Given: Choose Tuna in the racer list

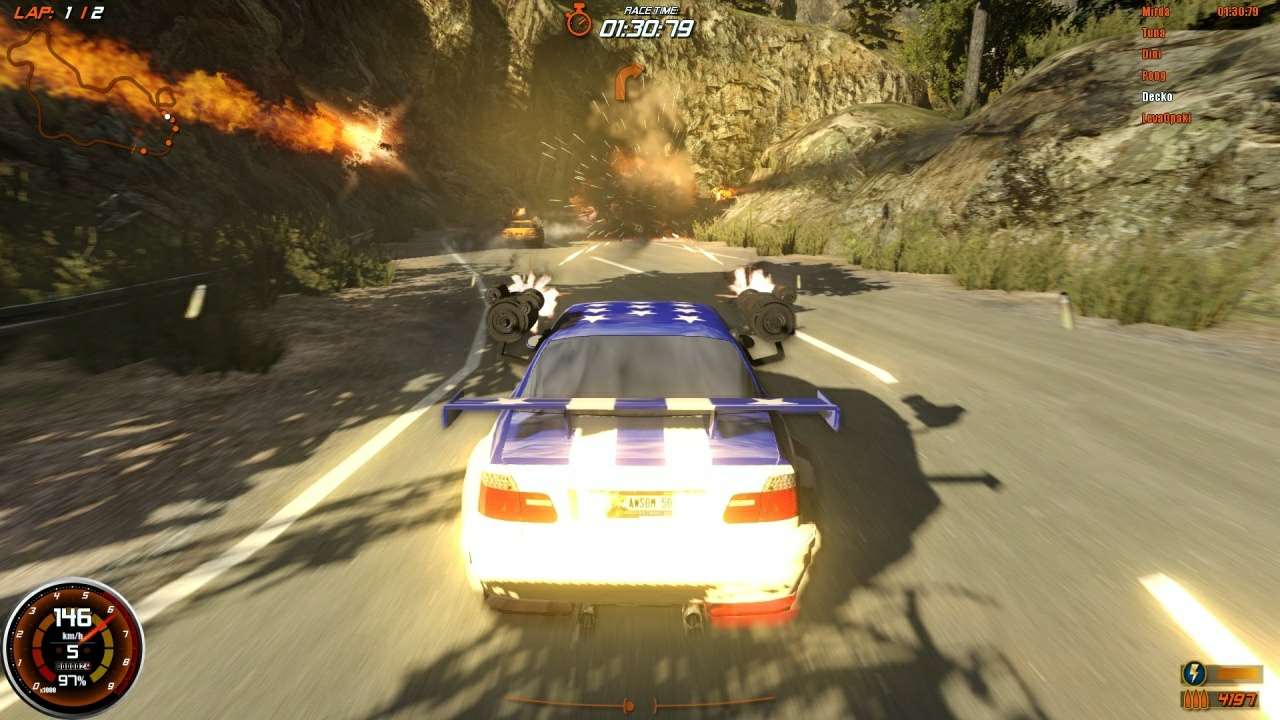Looking at the screenshot, I should click(x=1154, y=33).
